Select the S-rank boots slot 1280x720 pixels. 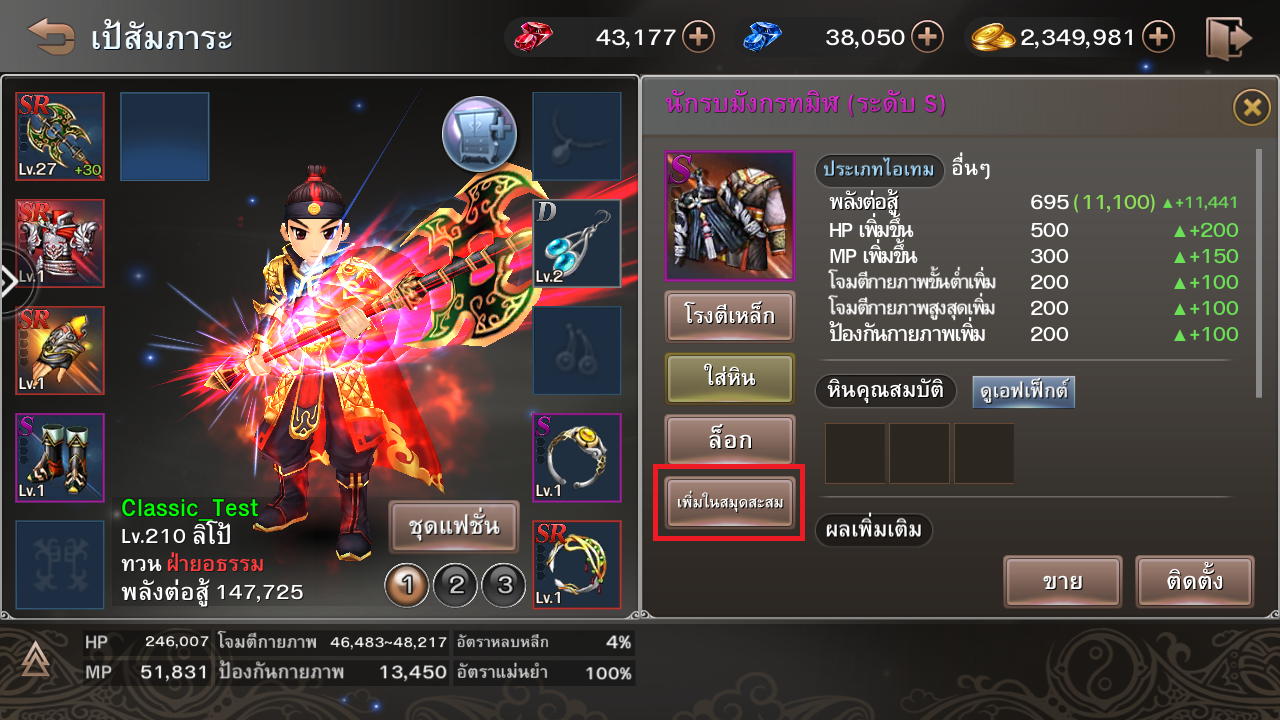point(60,457)
